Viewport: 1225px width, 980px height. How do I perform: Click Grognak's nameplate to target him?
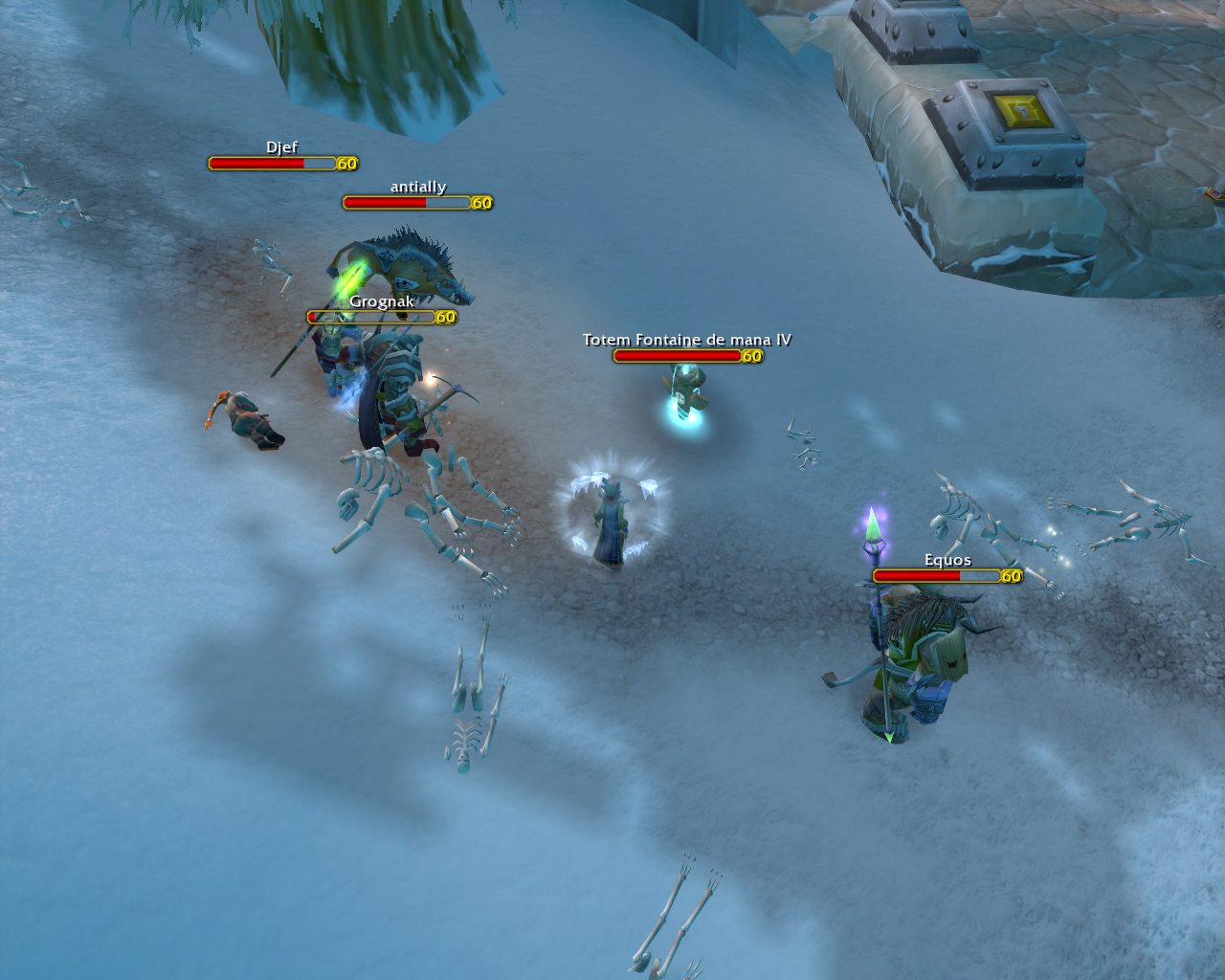[371, 317]
